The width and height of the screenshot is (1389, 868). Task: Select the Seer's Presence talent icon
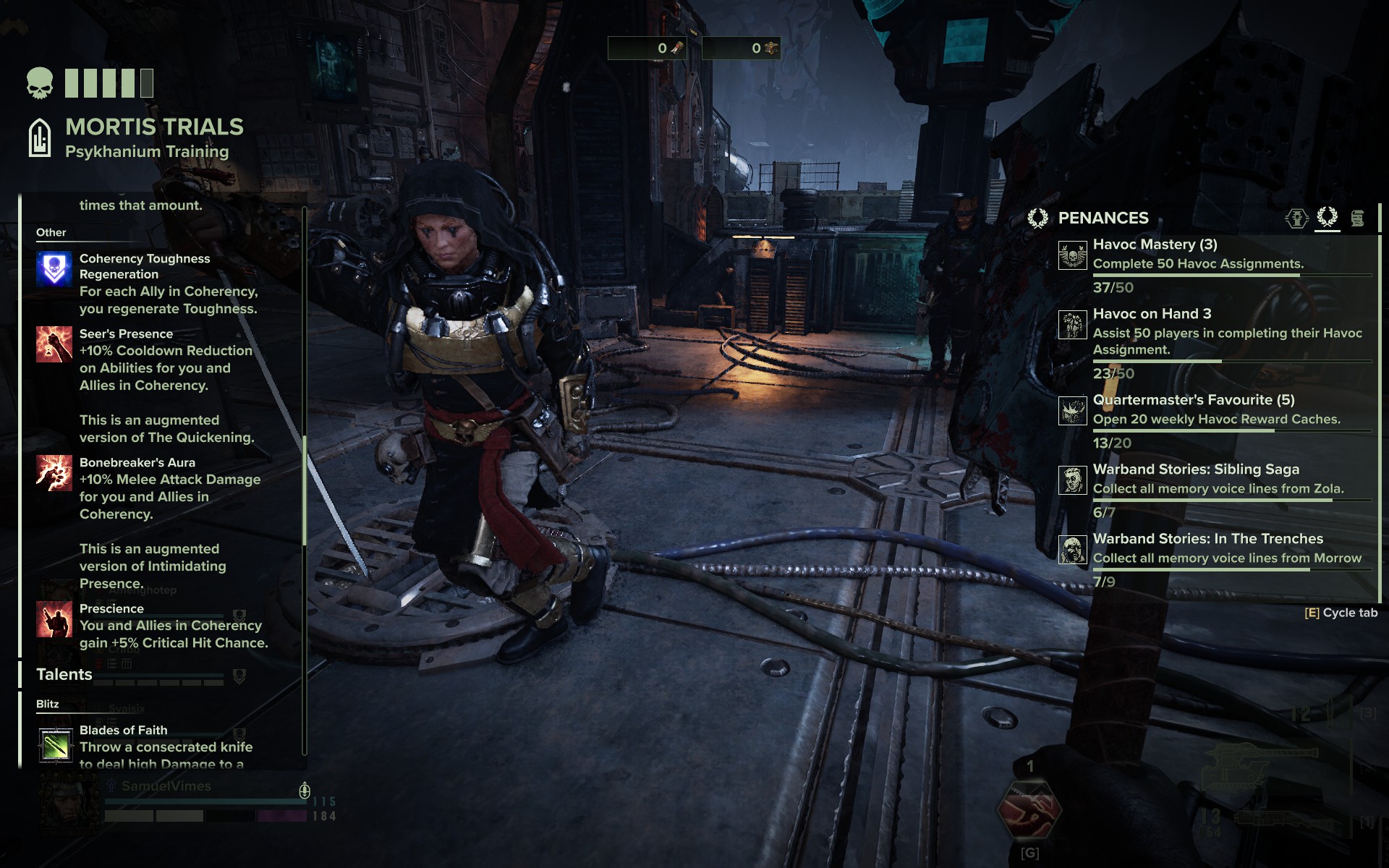tap(54, 344)
